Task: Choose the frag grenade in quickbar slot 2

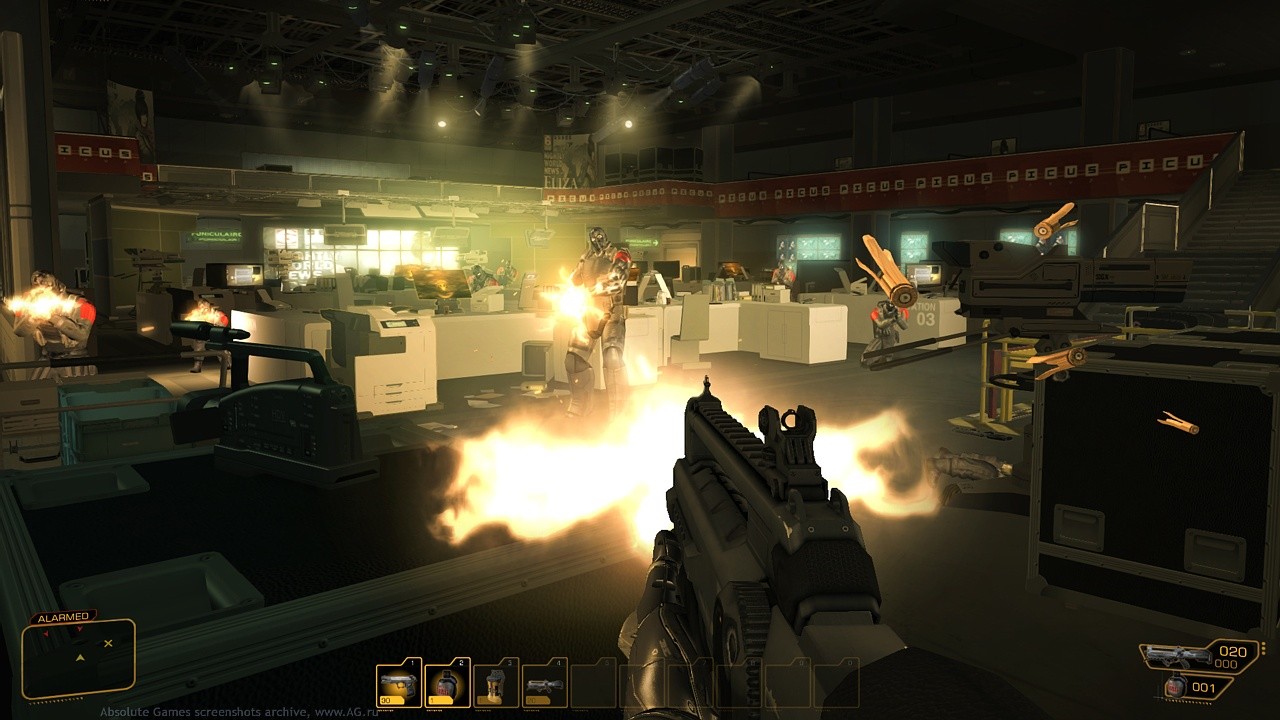Action: [x=447, y=686]
